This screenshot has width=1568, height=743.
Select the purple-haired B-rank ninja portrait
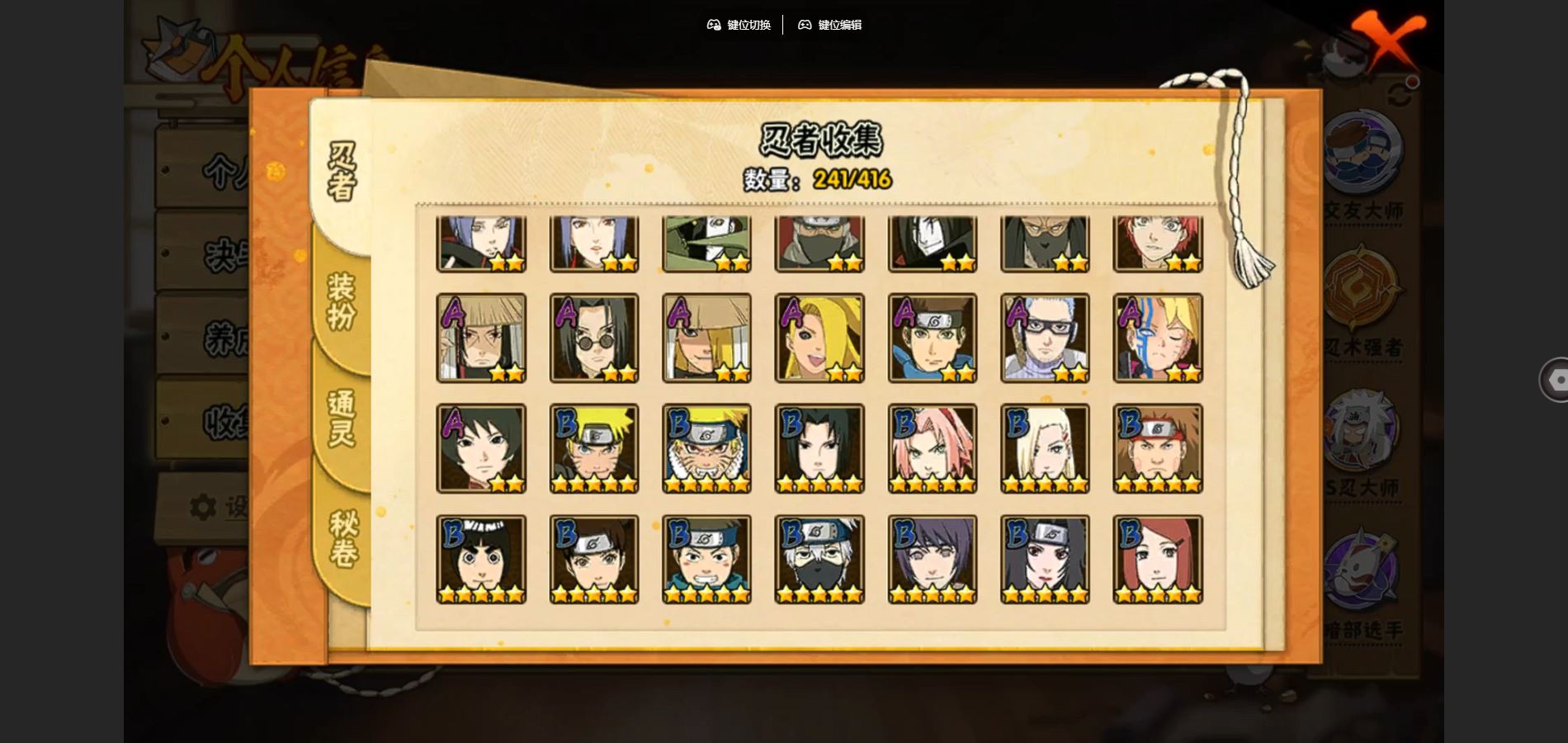tap(933, 560)
